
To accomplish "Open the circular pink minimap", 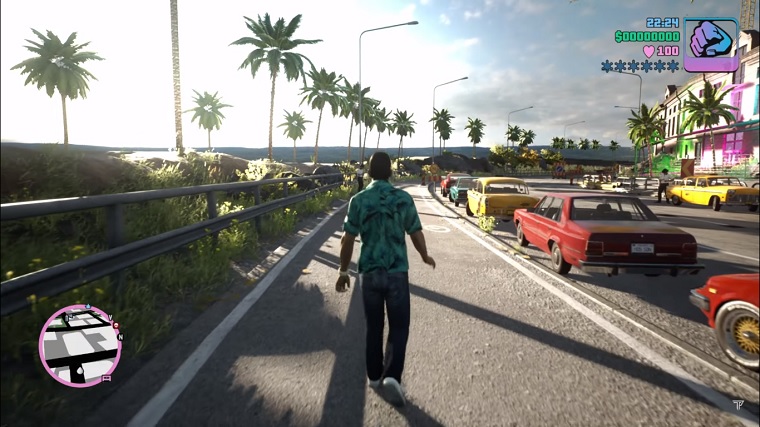I will click(x=80, y=345).
